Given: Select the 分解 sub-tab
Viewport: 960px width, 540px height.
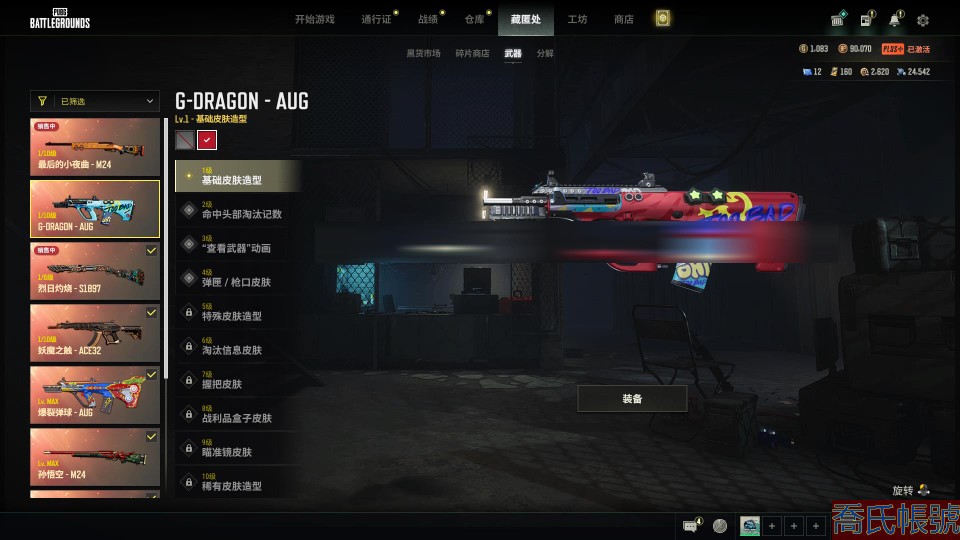Looking at the screenshot, I should 545,53.
